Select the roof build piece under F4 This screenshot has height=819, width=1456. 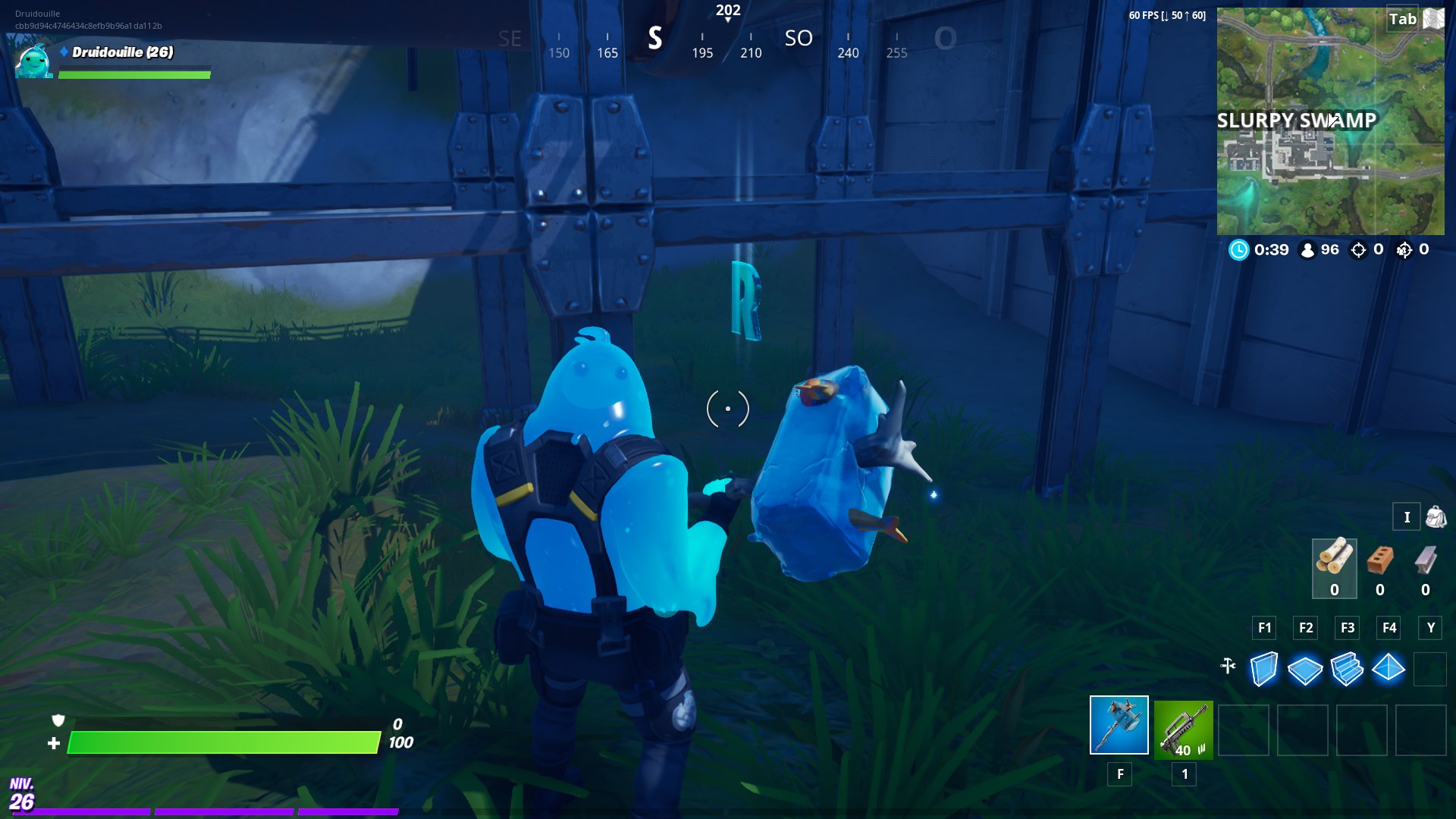pyautogui.click(x=1391, y=669)
